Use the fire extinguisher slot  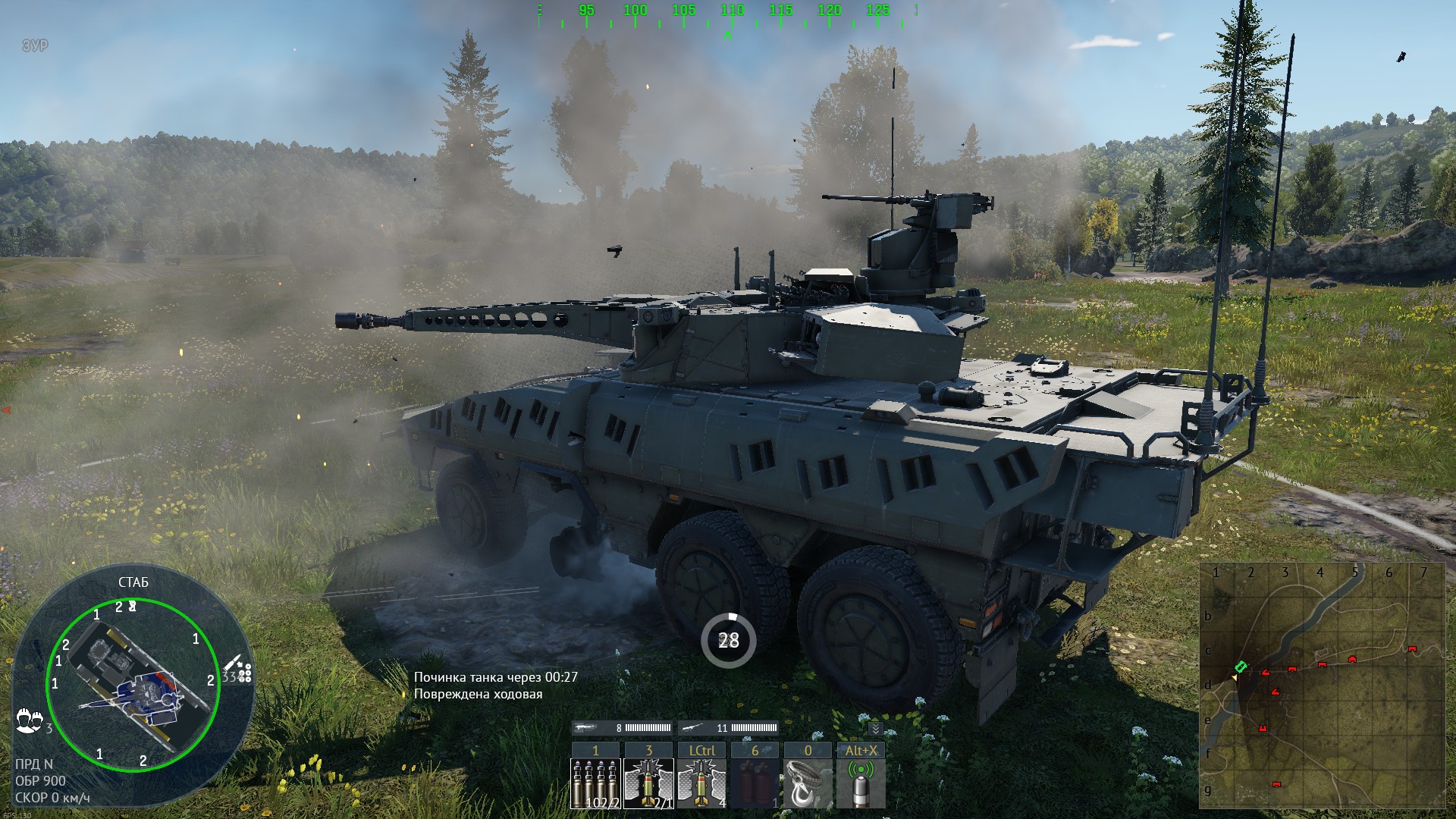point(755,783)
